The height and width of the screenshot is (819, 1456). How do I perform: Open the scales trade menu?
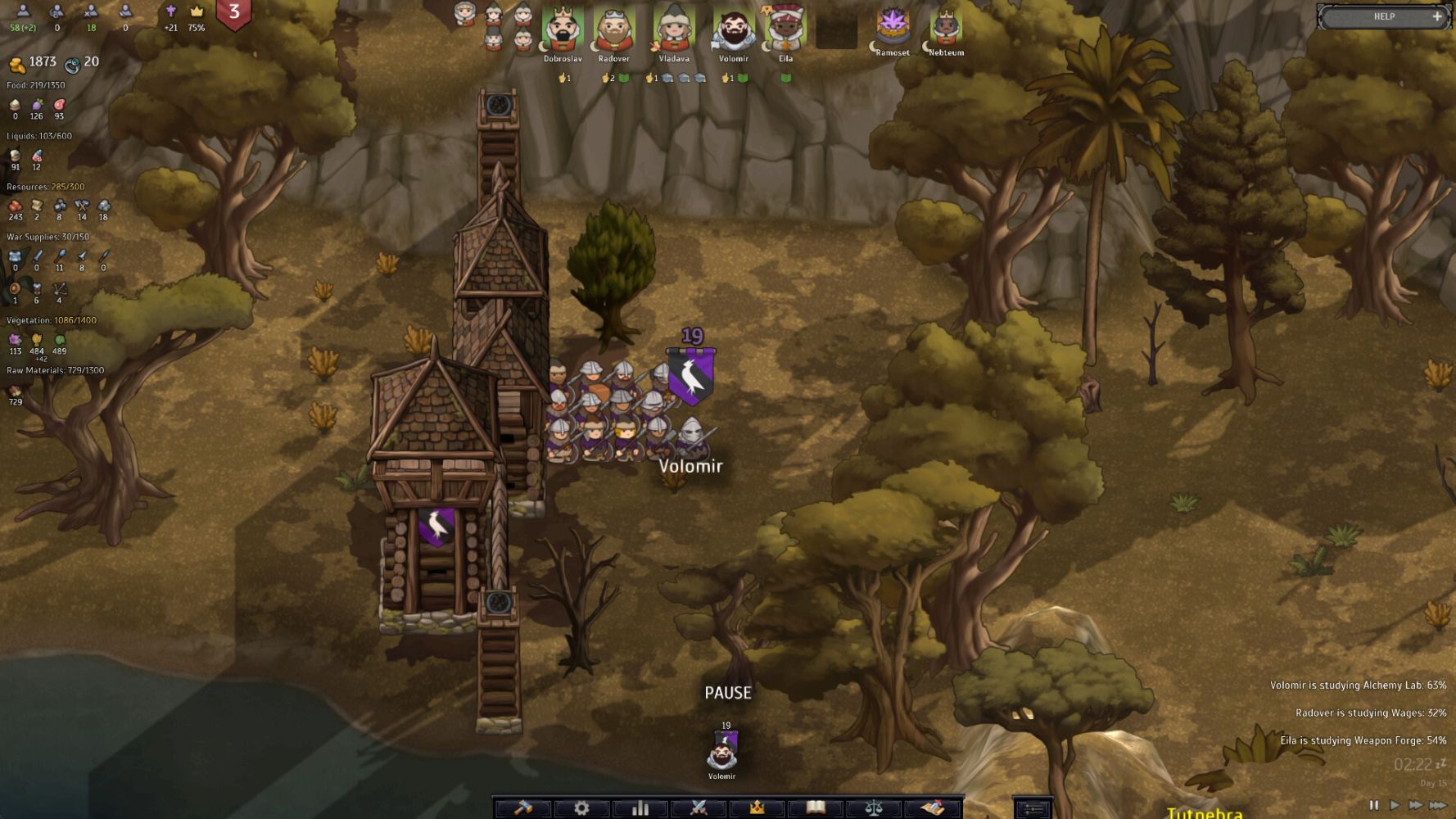tap(874, 808)
